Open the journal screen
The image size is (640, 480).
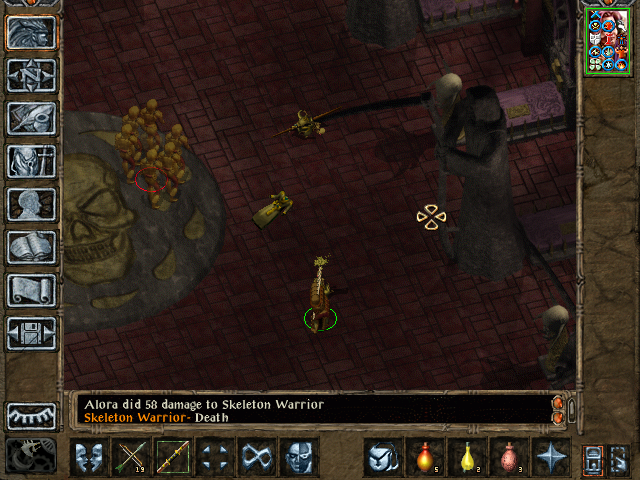[32, 118]
